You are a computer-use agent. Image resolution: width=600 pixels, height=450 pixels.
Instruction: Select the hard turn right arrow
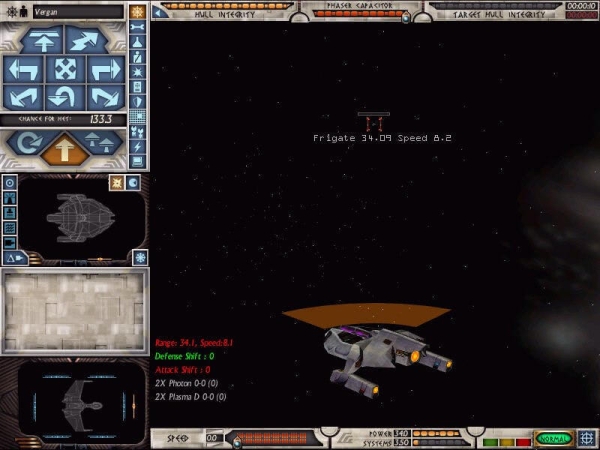(x=105, y=69)
